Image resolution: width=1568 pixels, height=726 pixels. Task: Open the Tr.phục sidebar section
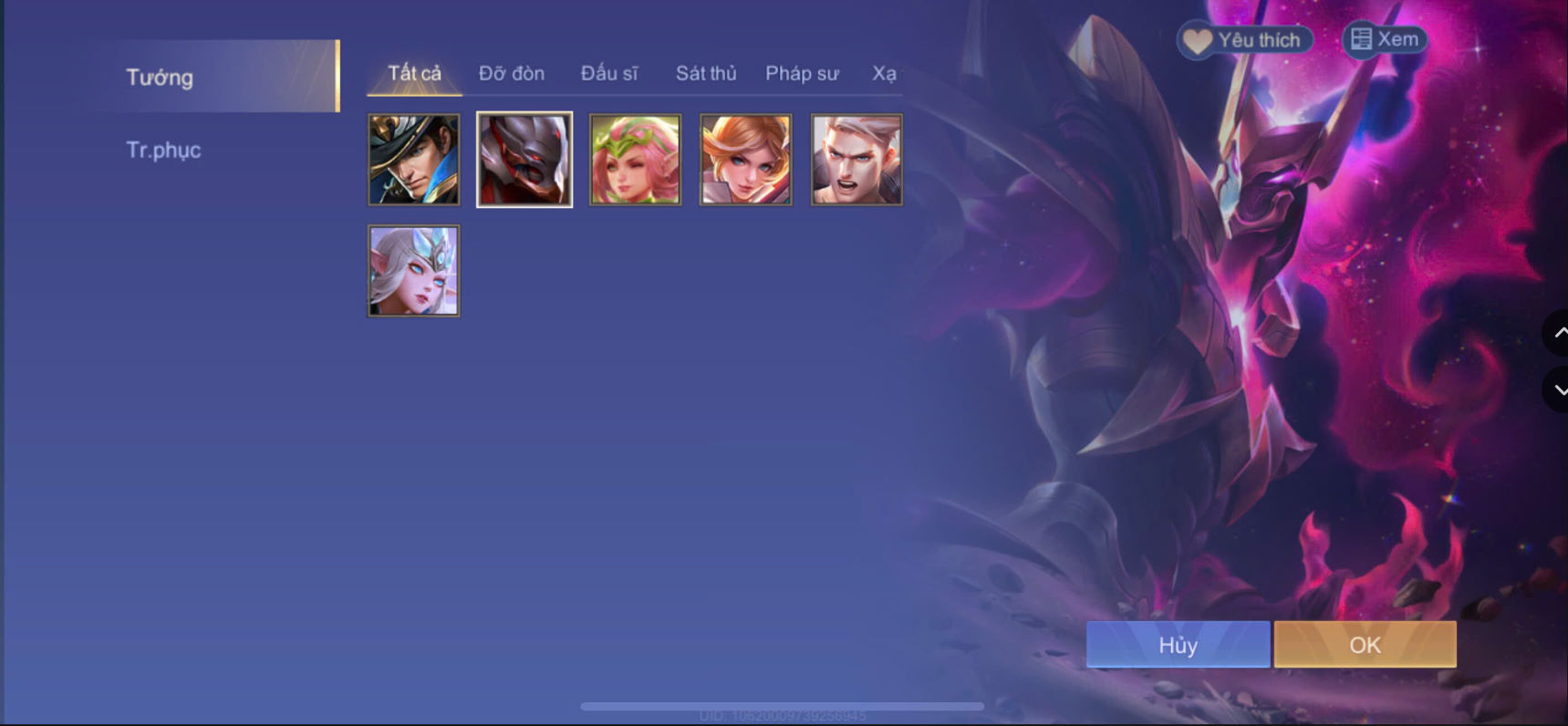coord(164,150)
